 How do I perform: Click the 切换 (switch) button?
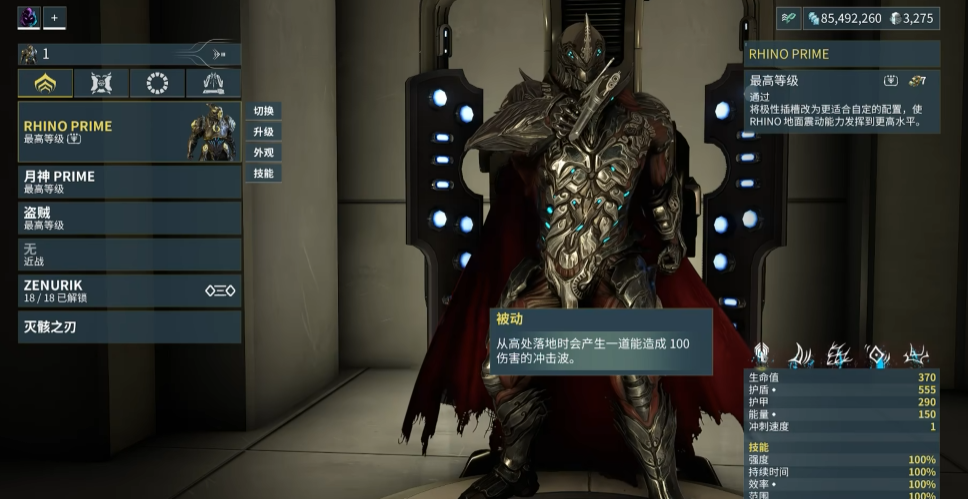[x=263, y=111]
